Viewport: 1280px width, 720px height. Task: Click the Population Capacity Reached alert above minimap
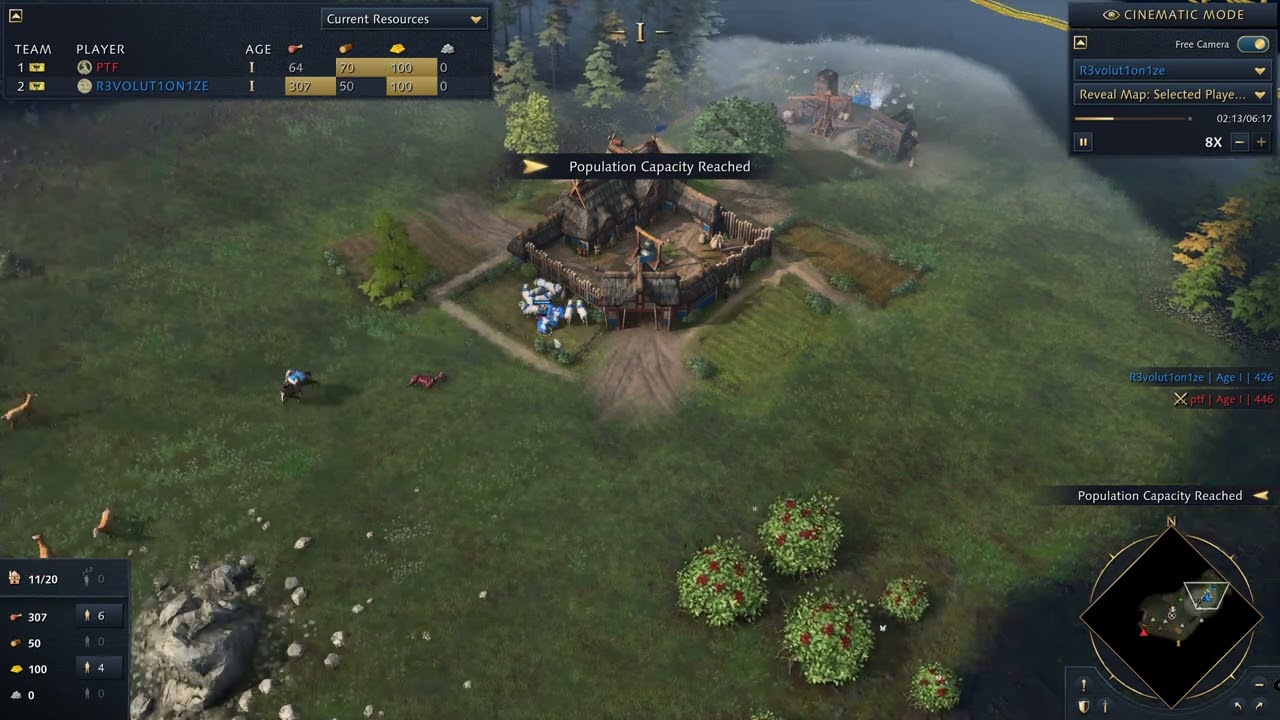coord(1160,496)
